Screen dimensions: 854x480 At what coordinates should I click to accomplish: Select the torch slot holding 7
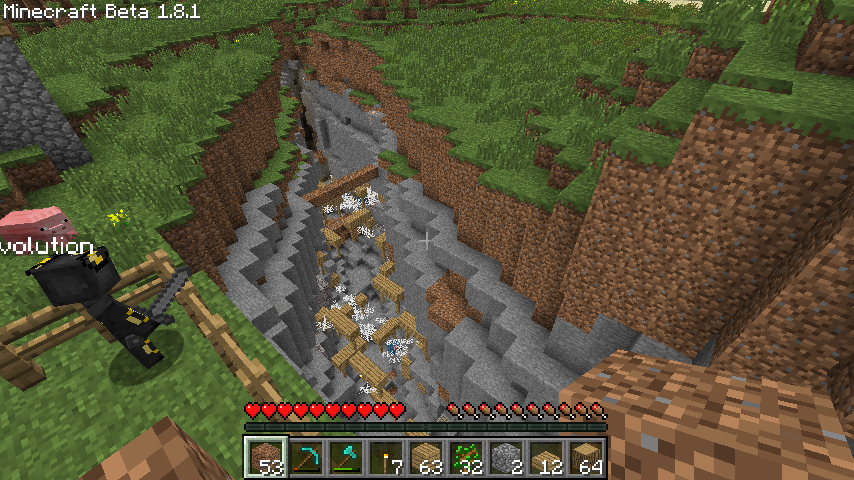tap(386, 457)
